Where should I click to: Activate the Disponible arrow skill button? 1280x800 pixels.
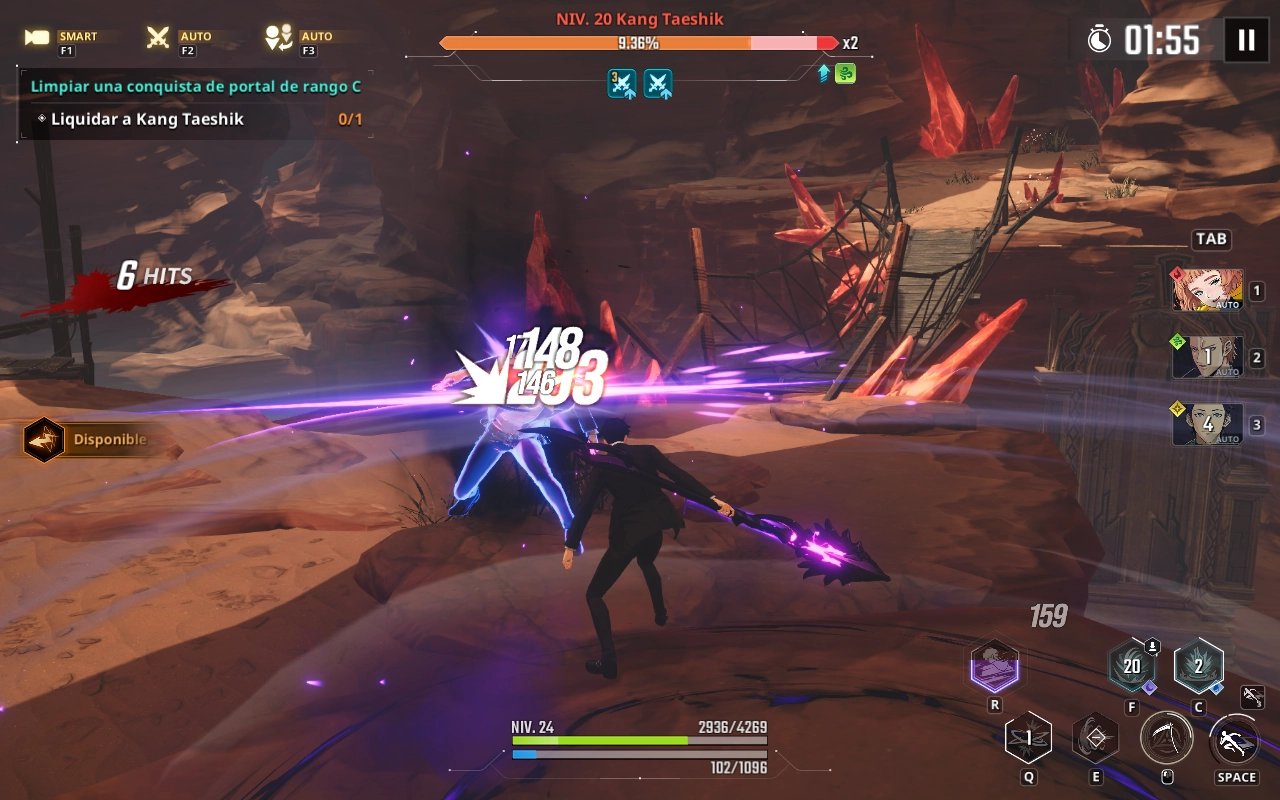tap(45, 440)
